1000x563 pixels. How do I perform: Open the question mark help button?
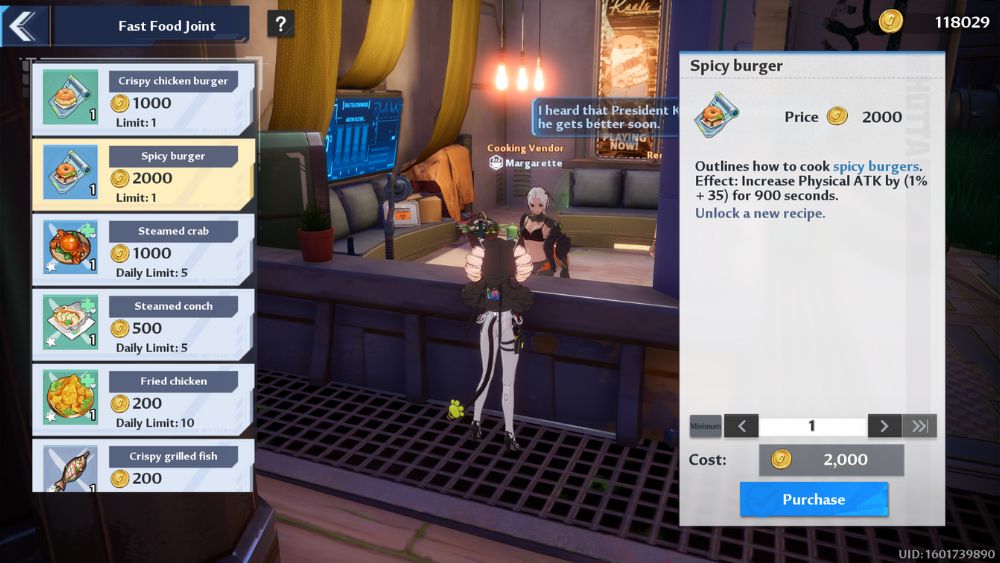pos(281,24)
